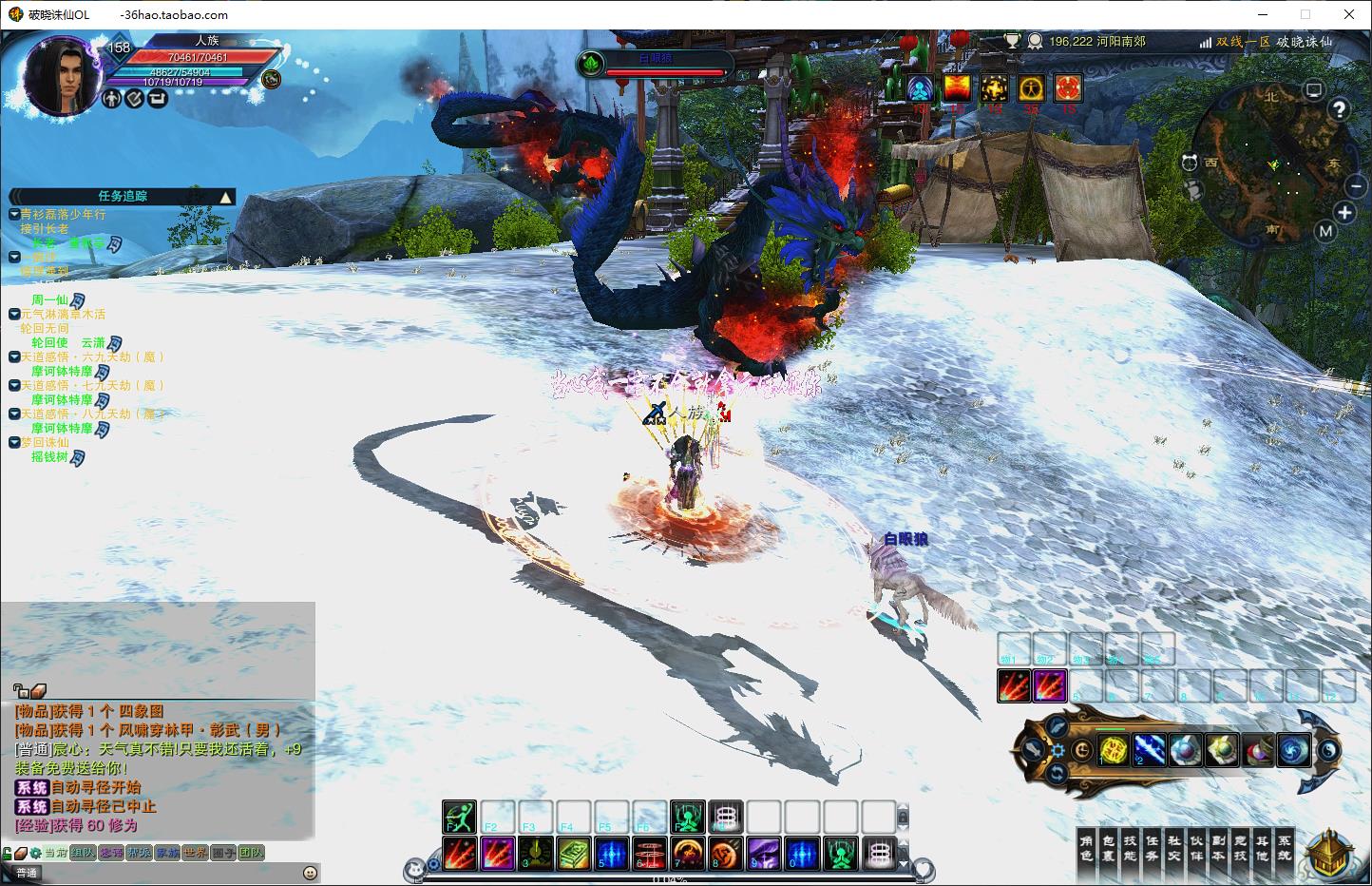
Task: Open the 任务 quest menu
Action: pyautogui.click(x=1152, y=848)
